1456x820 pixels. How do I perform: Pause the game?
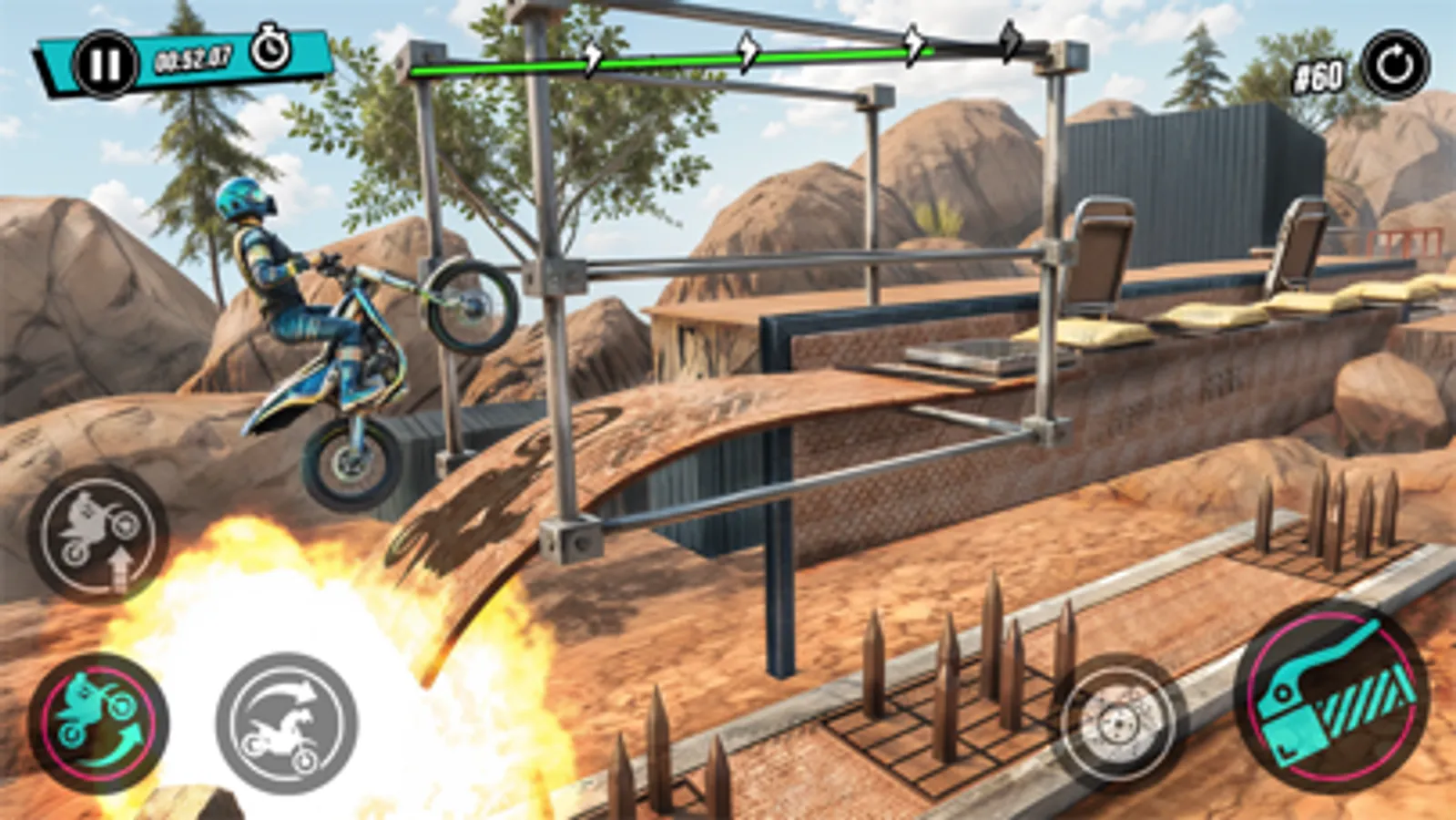click(x=107, y=62)
